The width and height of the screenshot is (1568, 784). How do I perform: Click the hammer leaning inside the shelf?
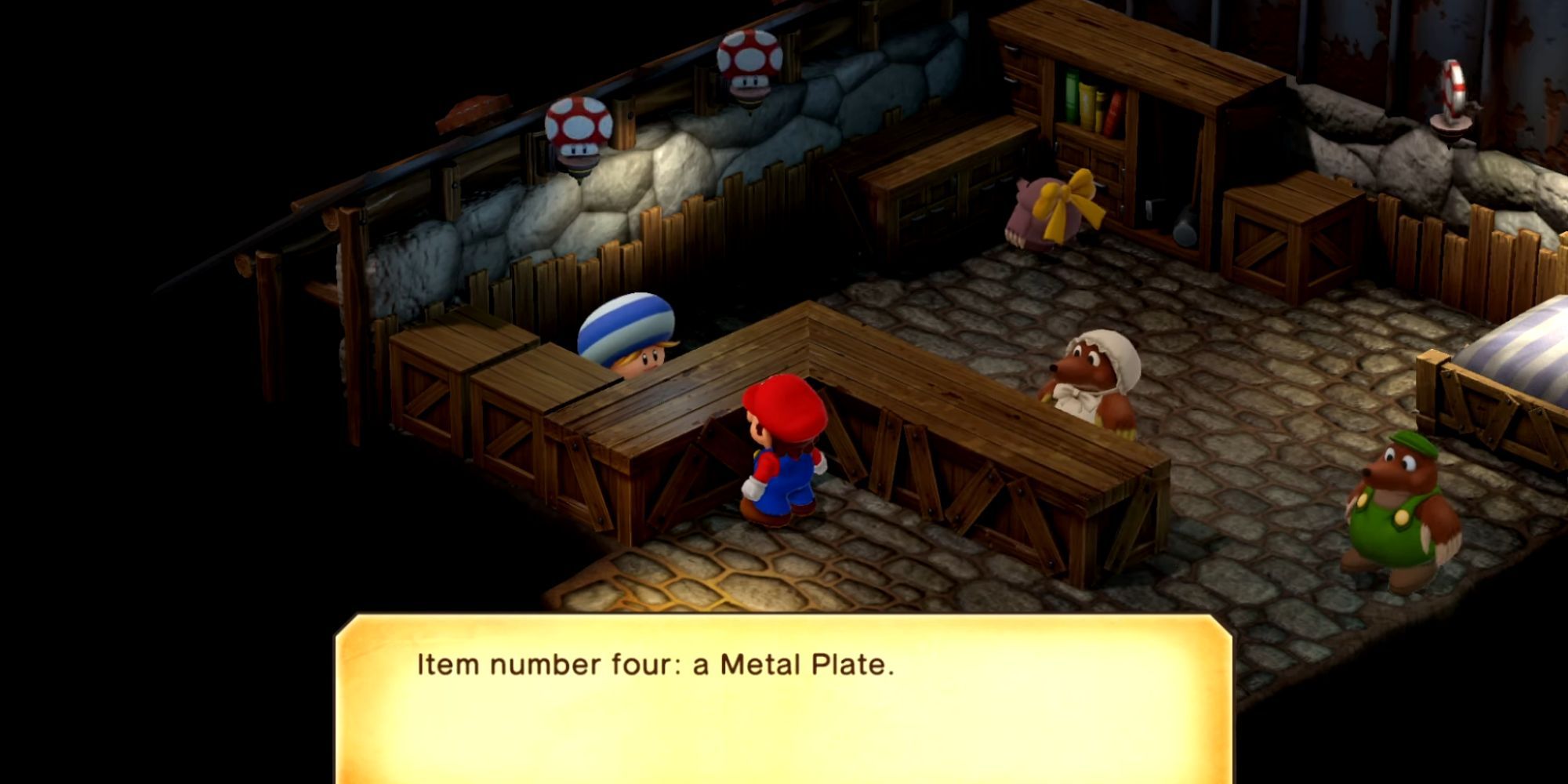tap(1184, 227)
